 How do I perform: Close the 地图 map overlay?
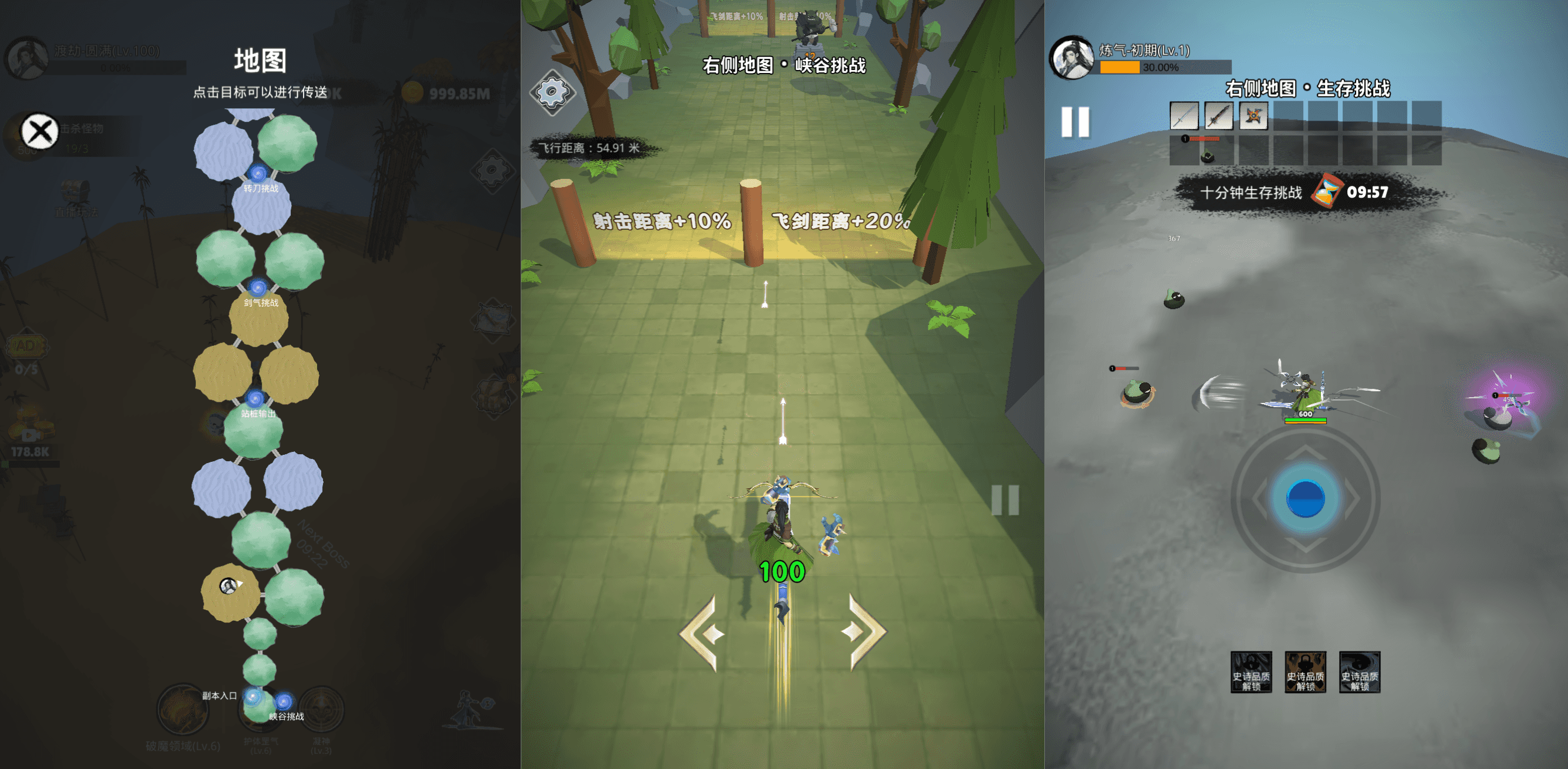tap(39, 131)
